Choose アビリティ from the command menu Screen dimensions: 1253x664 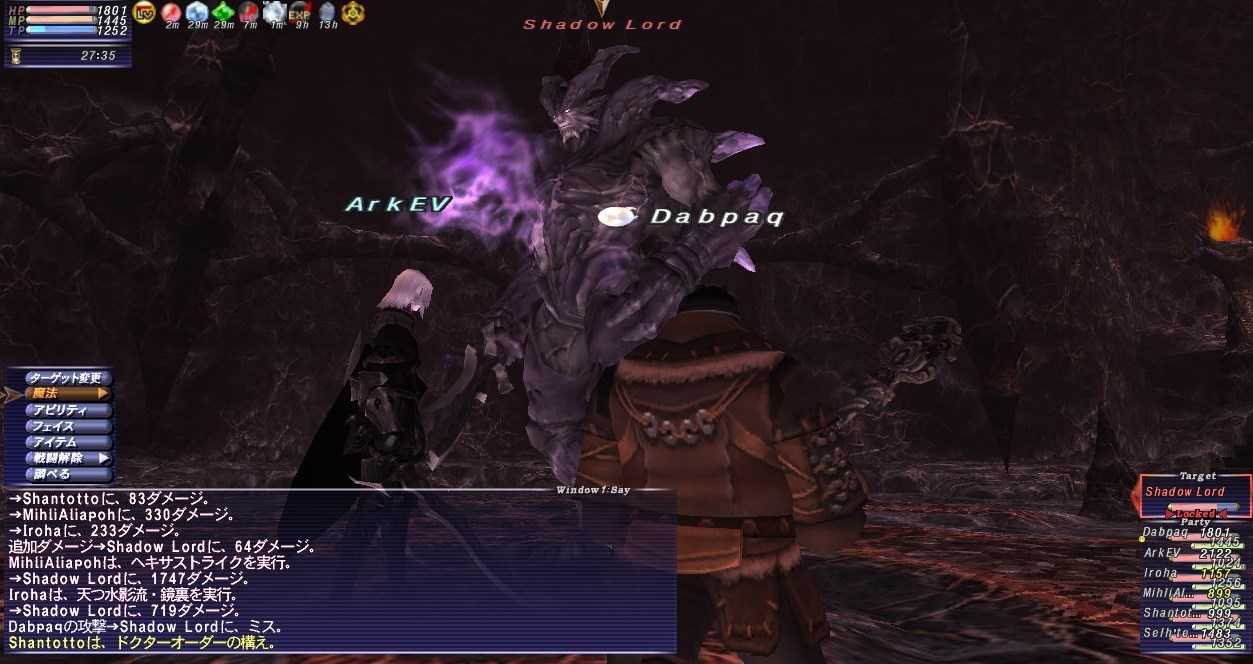(62, 410)
